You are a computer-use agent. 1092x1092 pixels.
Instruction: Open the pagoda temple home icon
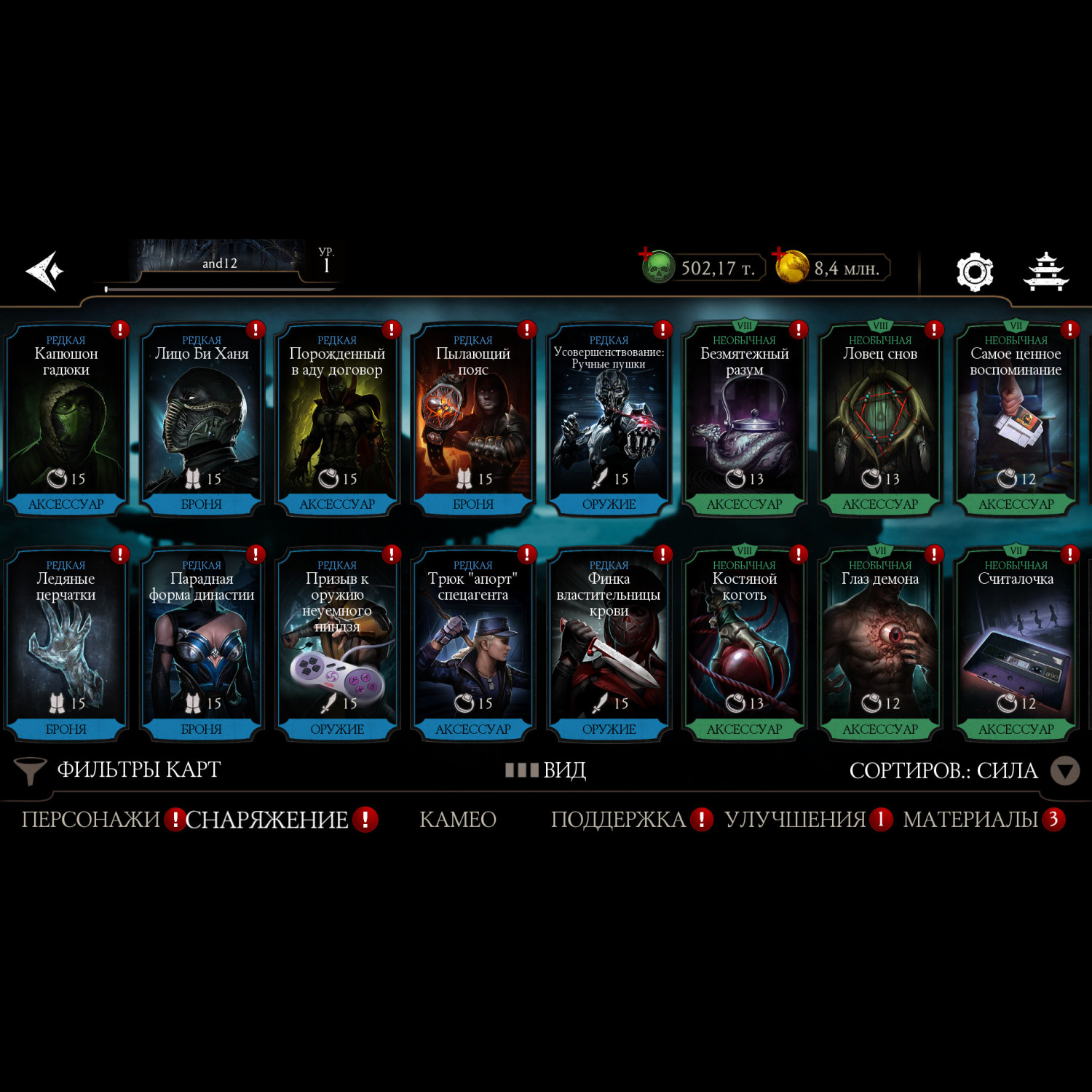[x=1045, y=272]
